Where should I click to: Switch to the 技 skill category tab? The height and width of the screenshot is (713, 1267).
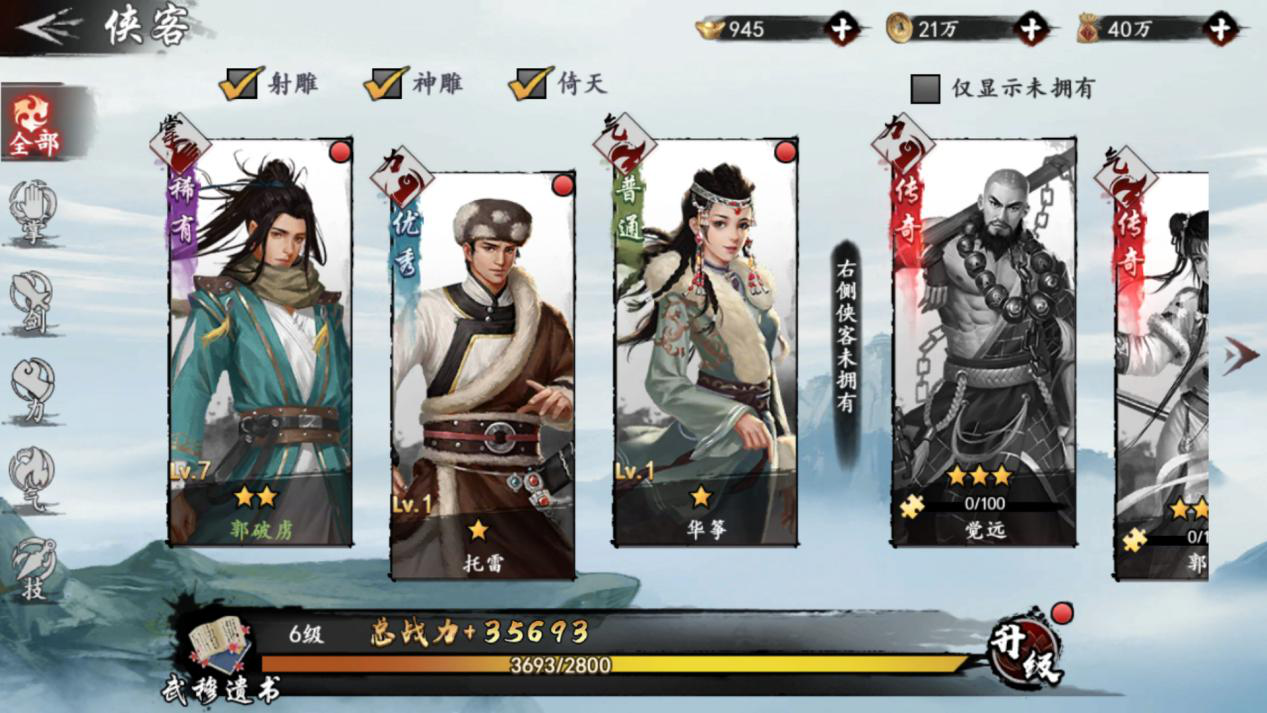coord(33,567)
